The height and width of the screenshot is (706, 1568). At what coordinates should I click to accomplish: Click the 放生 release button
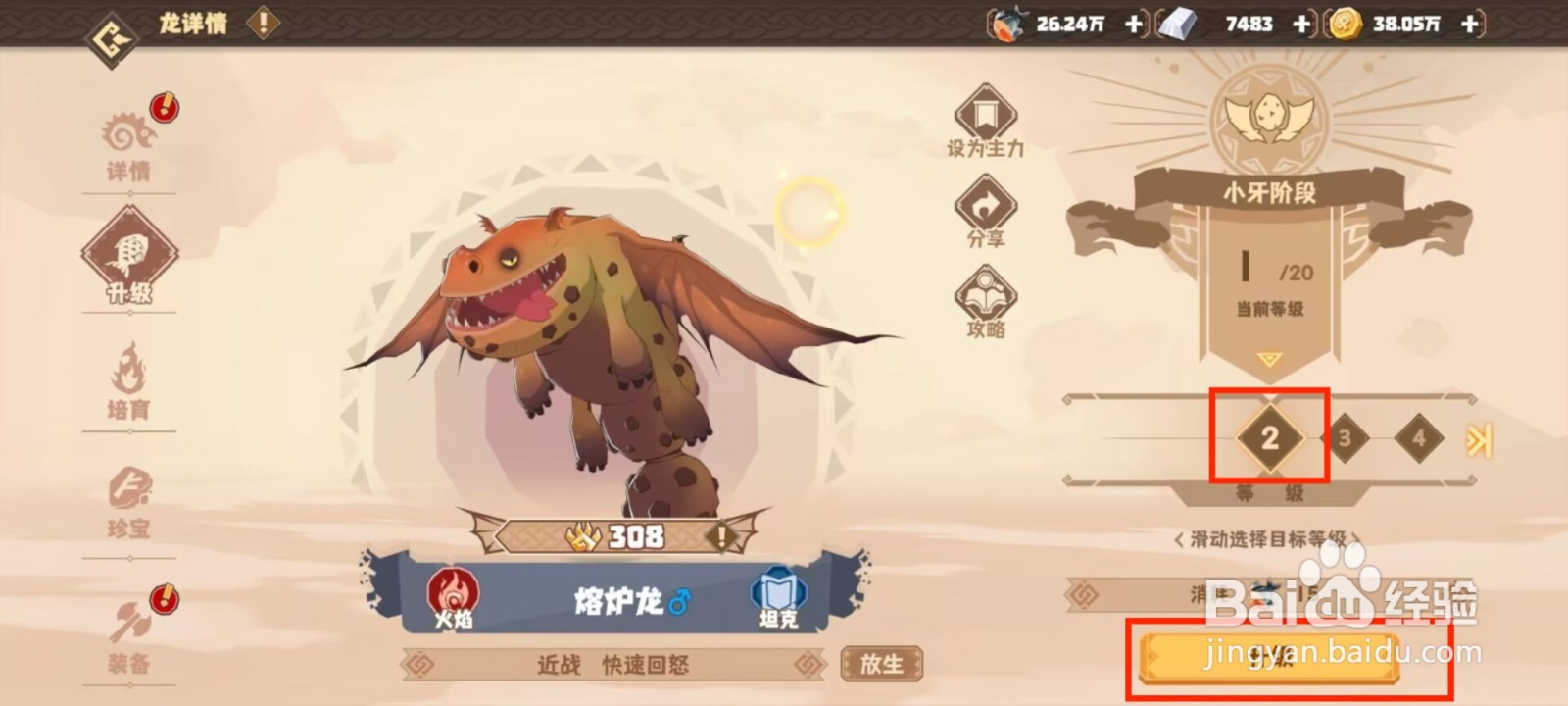(x=882, y=665)
